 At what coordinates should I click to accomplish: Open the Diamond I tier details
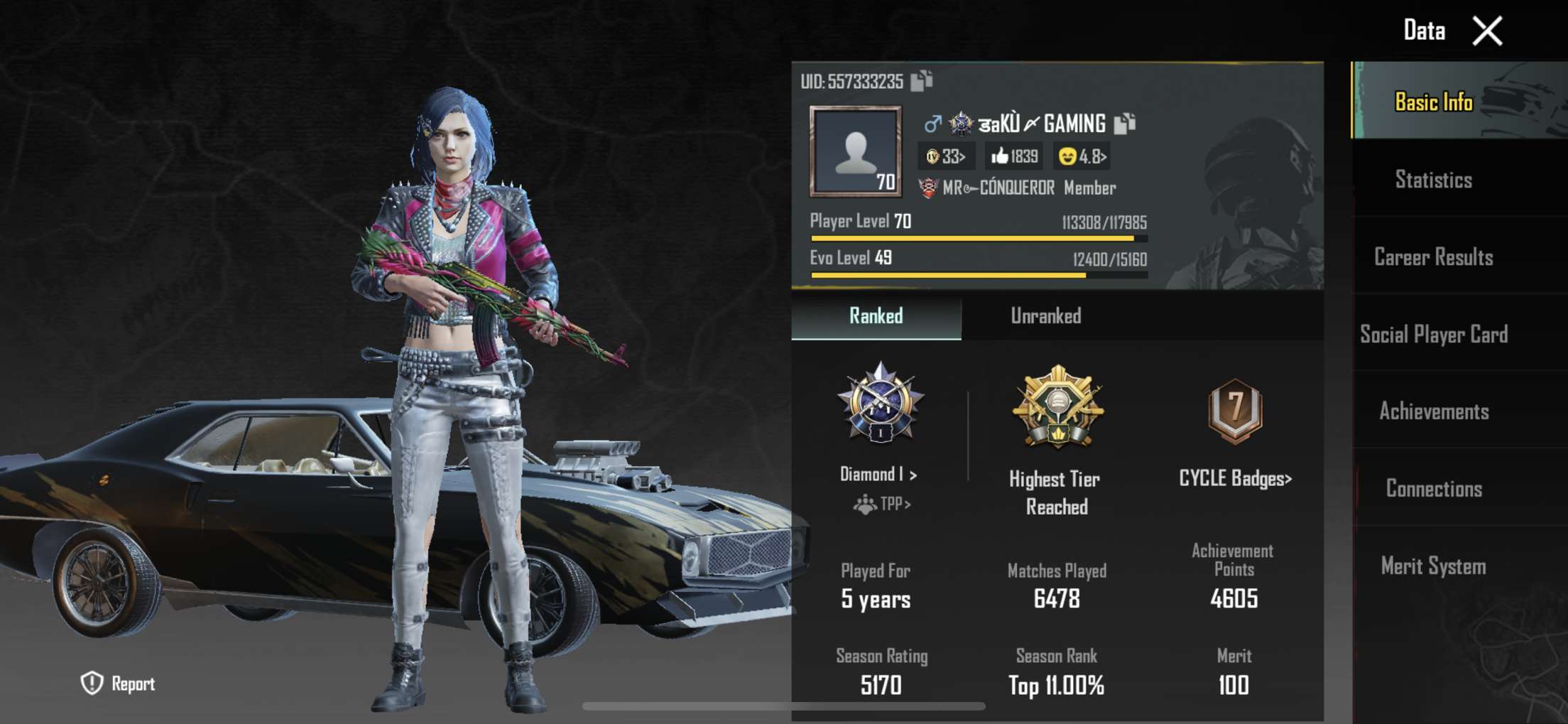[x=879, y=474]
